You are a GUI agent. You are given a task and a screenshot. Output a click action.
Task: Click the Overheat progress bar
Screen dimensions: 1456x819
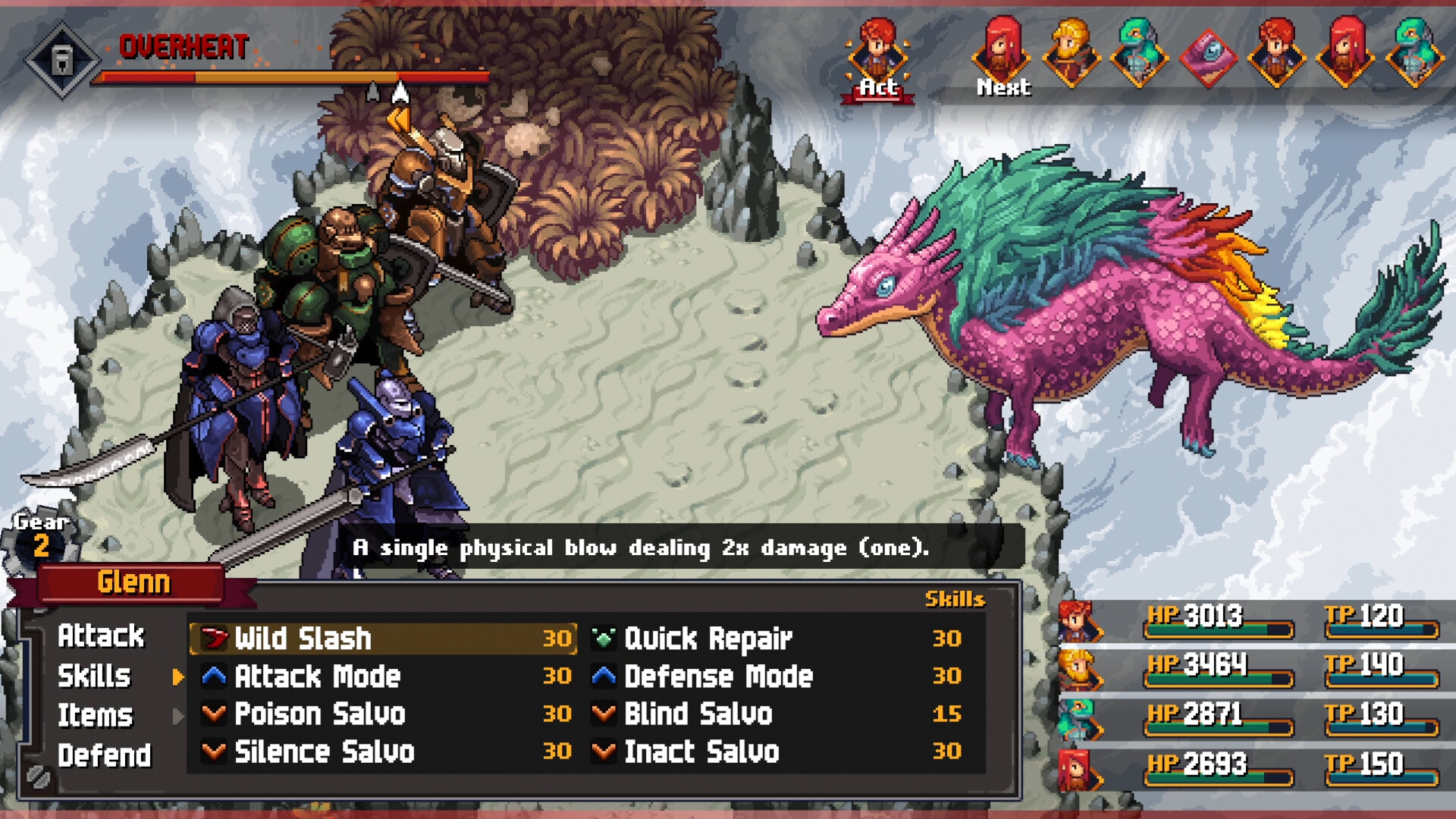(288, 77)
